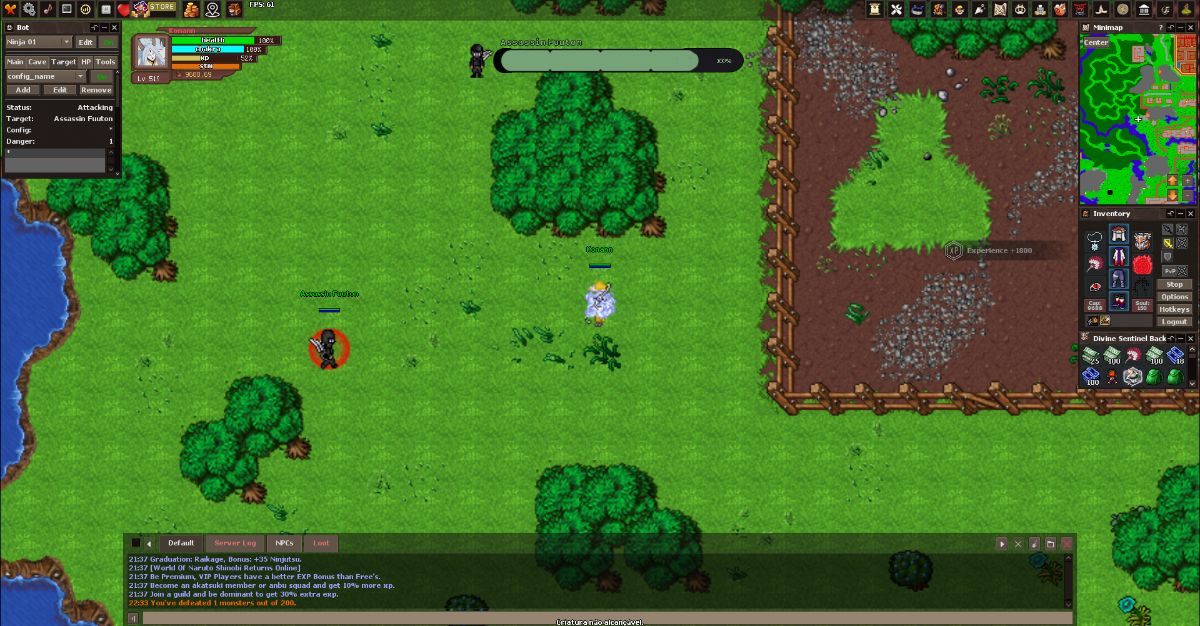
Task: Switch to the Cave tab
Action: coord(37,62)
